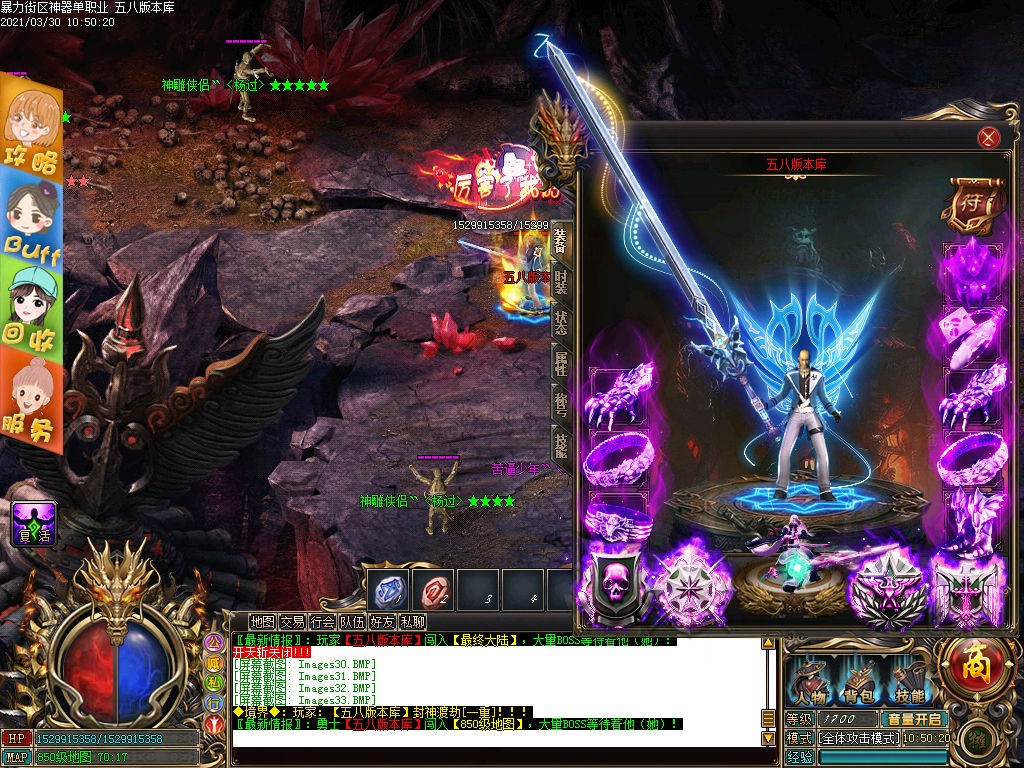Switch to the 技能 skills side tab

[561, 448]
